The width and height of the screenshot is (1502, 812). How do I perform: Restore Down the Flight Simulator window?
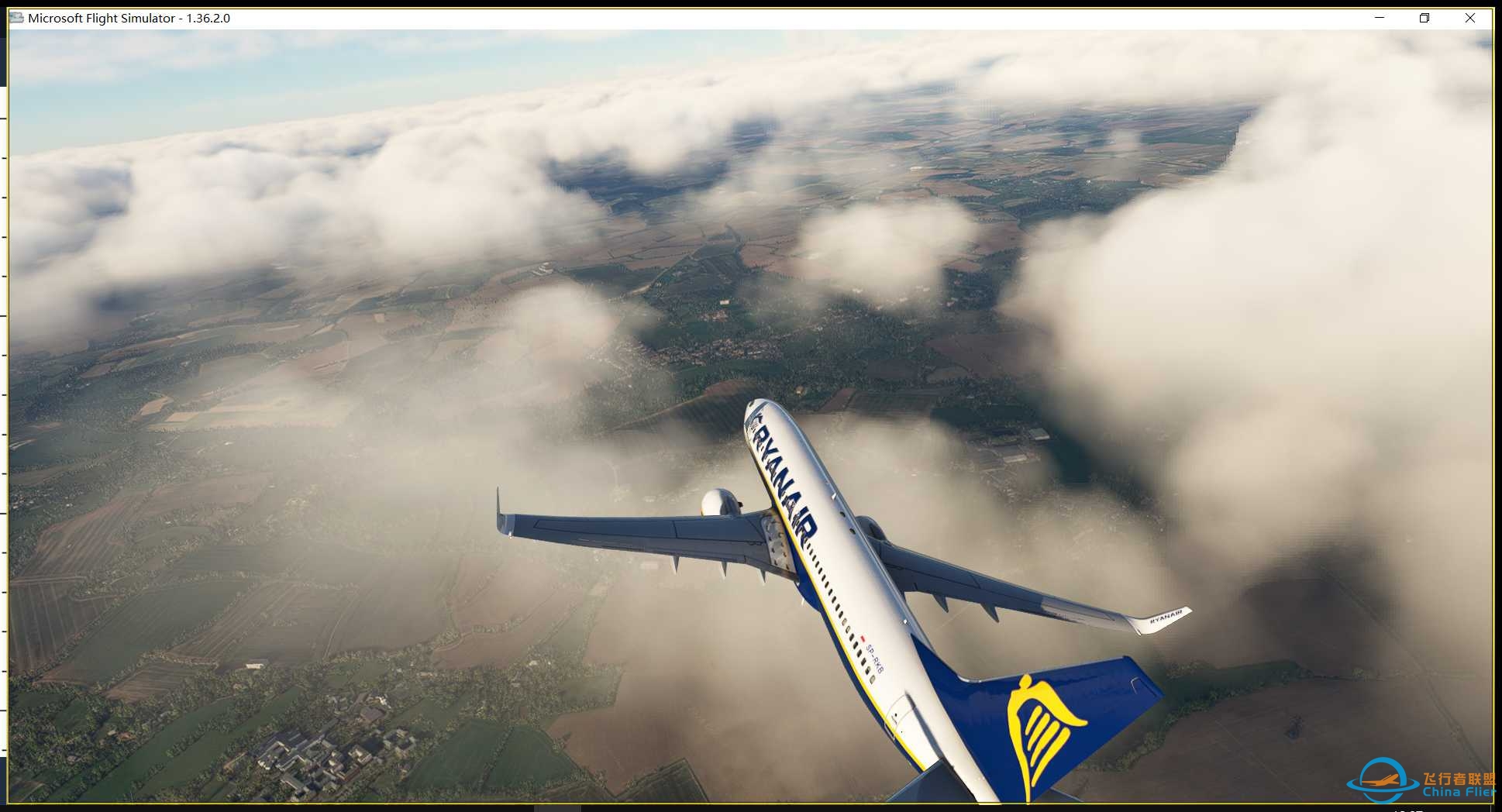(x=1424, y=17)
